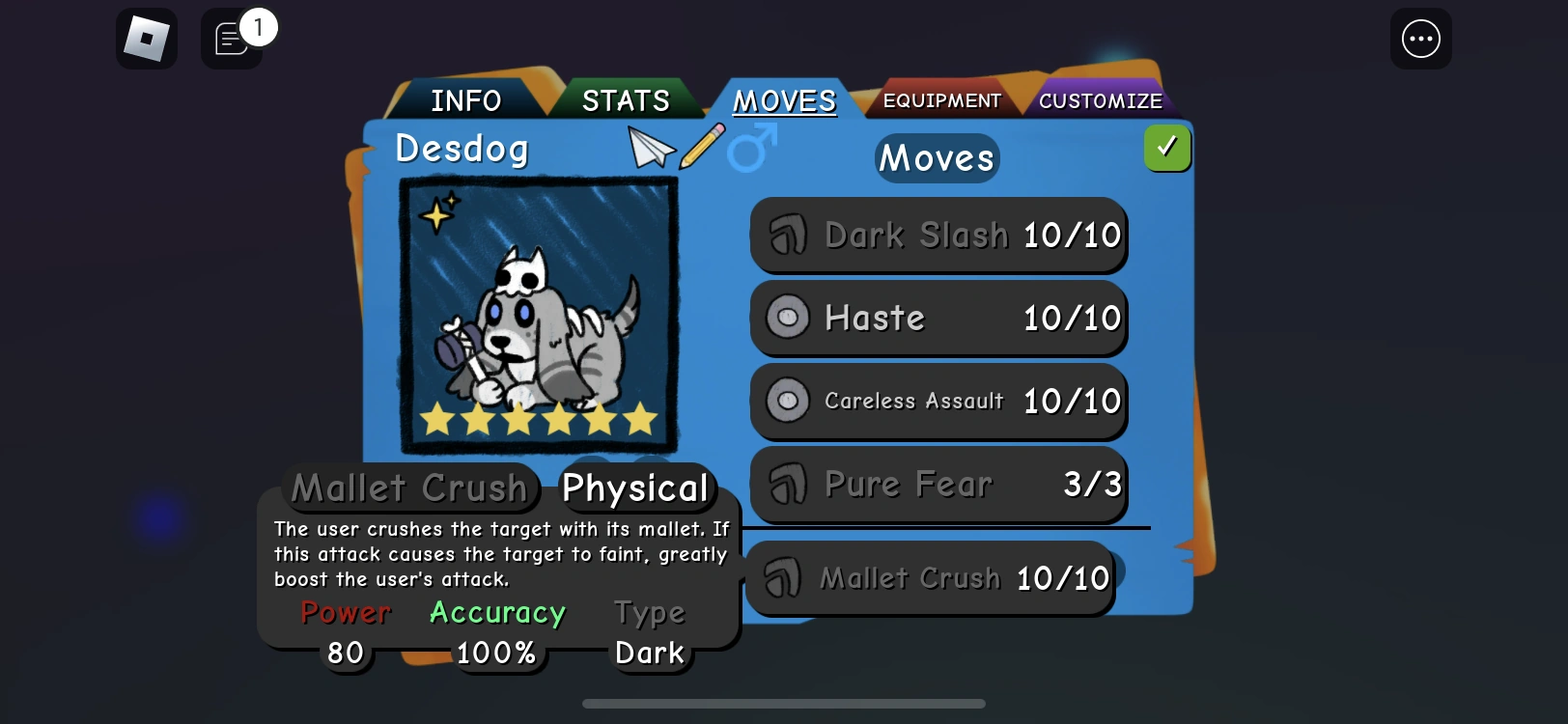
Task: Click the claw icon next to Mallet Crush
Action: point(784,578)
